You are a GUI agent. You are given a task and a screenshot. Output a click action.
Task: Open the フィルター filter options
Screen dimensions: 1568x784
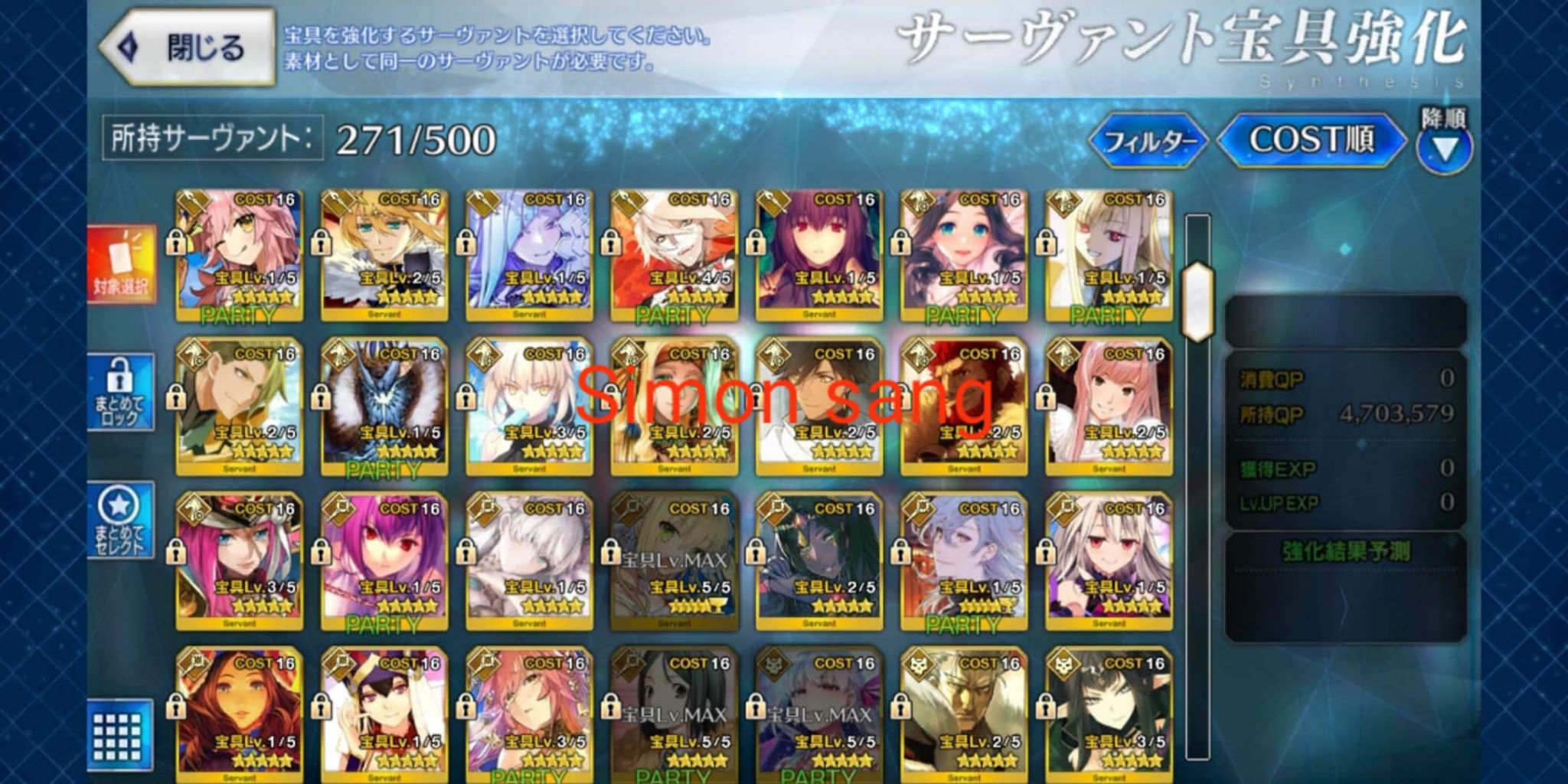[1148, 141]
